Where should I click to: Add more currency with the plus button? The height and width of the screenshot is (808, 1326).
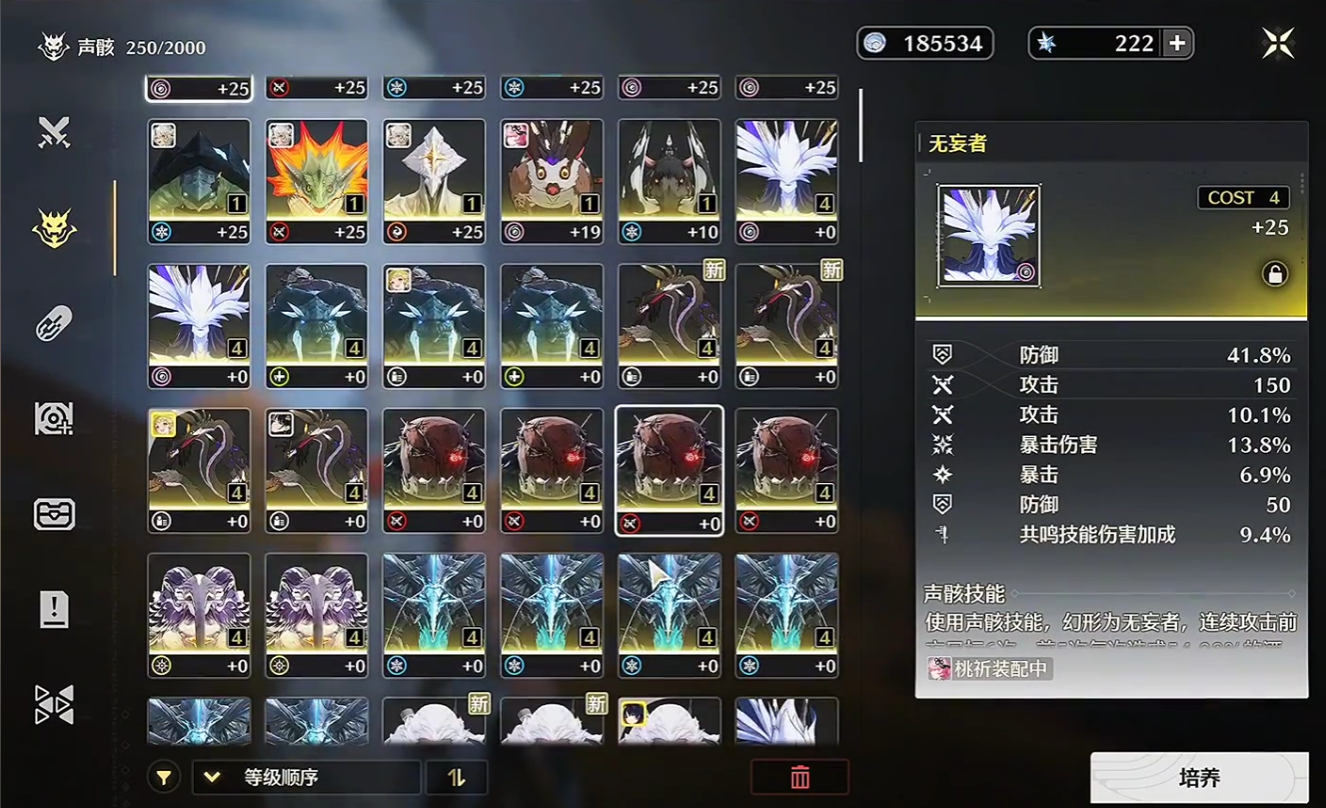1178,43
